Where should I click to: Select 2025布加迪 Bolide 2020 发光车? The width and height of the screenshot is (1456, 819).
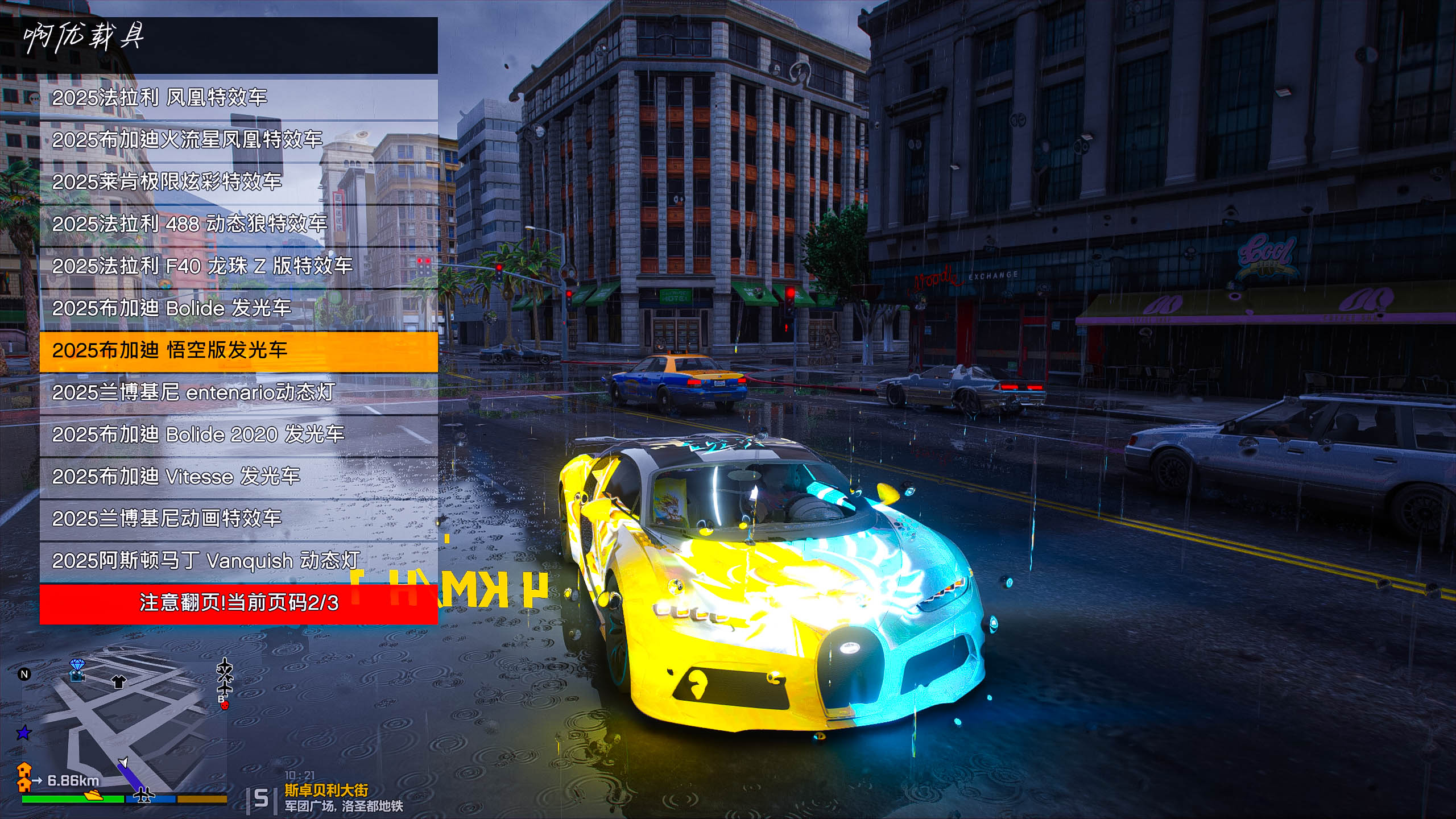pos(238,435)
